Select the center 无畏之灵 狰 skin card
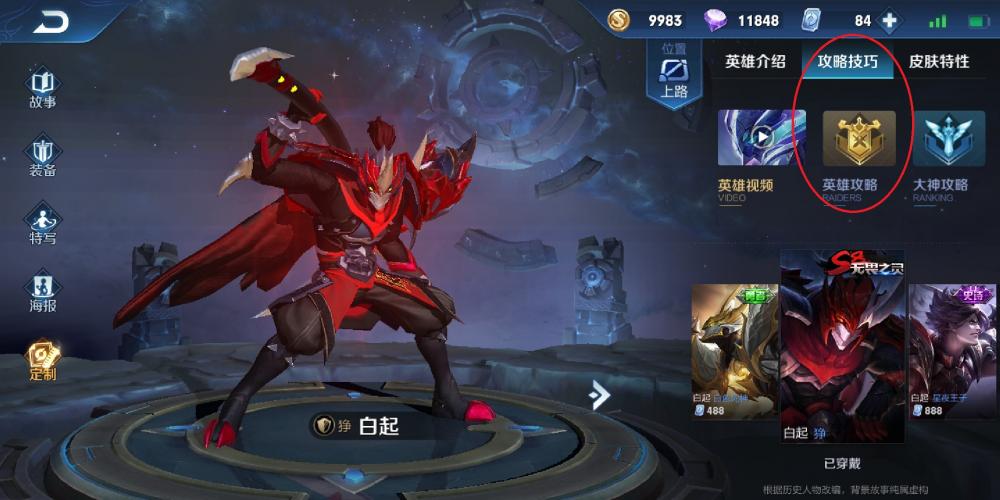Screen dimensions: 1000x500 pyautogui.click(x=842, y=345)
